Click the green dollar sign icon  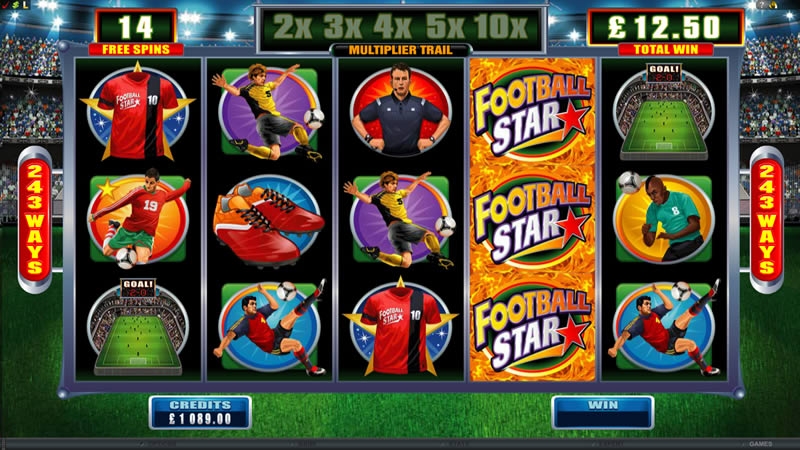[x=14, y=5]
